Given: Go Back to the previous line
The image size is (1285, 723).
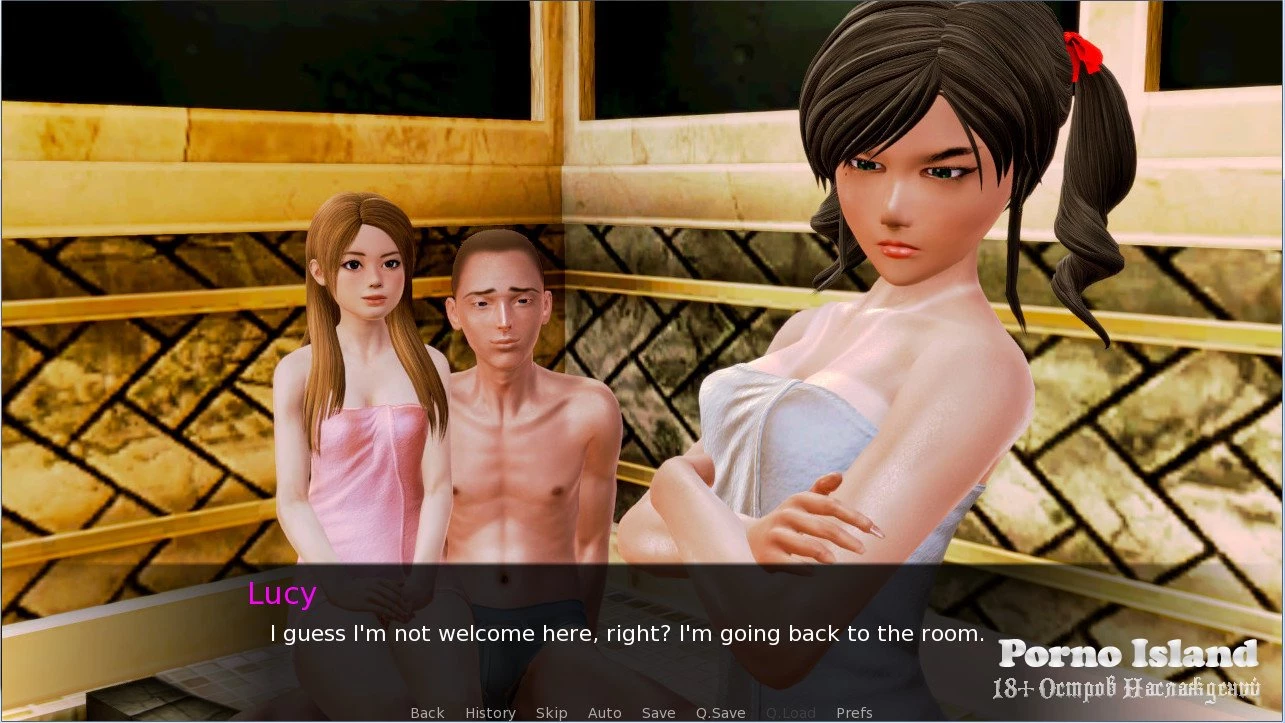Looking at the screenshot, I should 427,713.
